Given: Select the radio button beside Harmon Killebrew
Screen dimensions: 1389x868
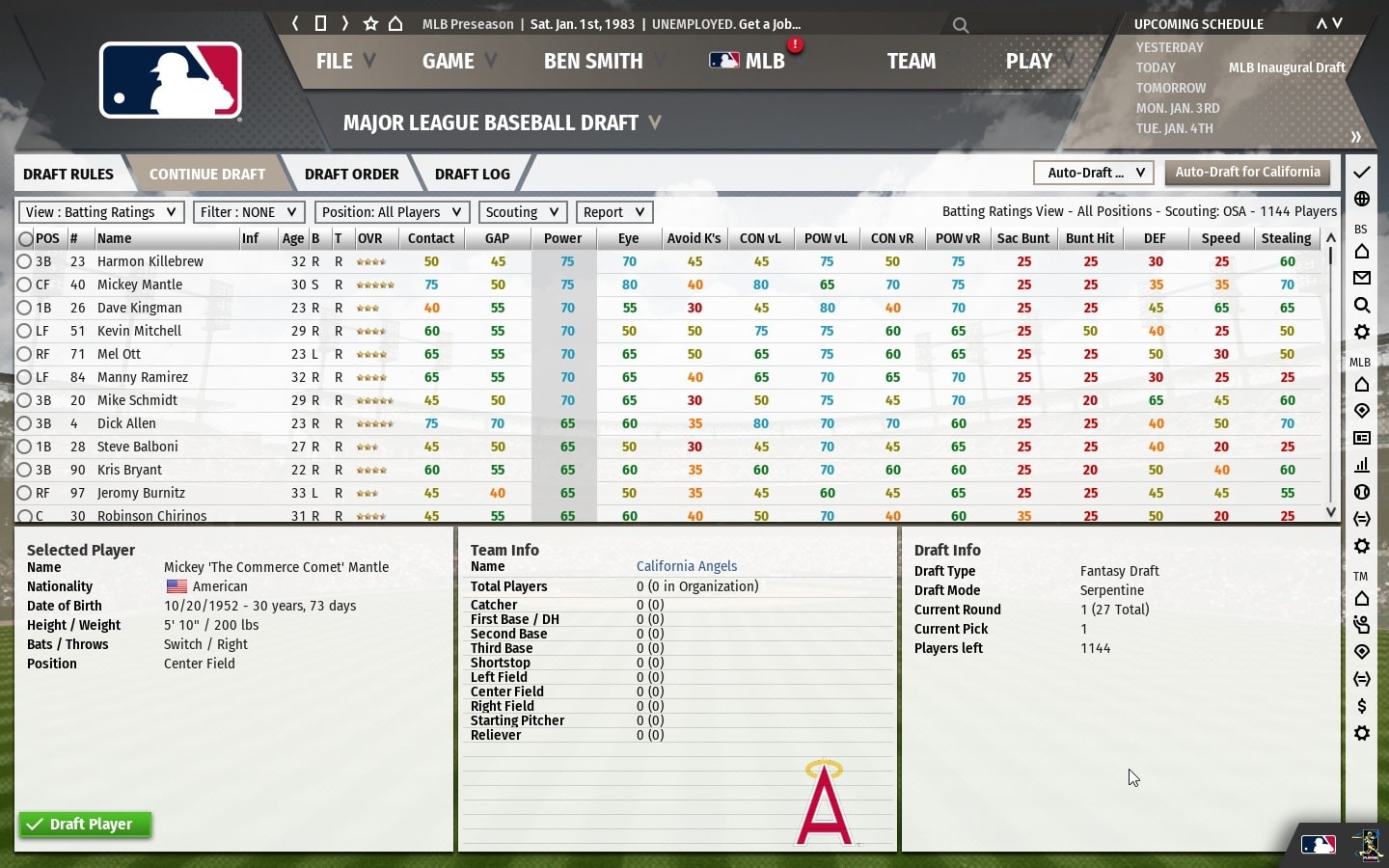Looking at the screenshot, I should [x=25, y=260].
